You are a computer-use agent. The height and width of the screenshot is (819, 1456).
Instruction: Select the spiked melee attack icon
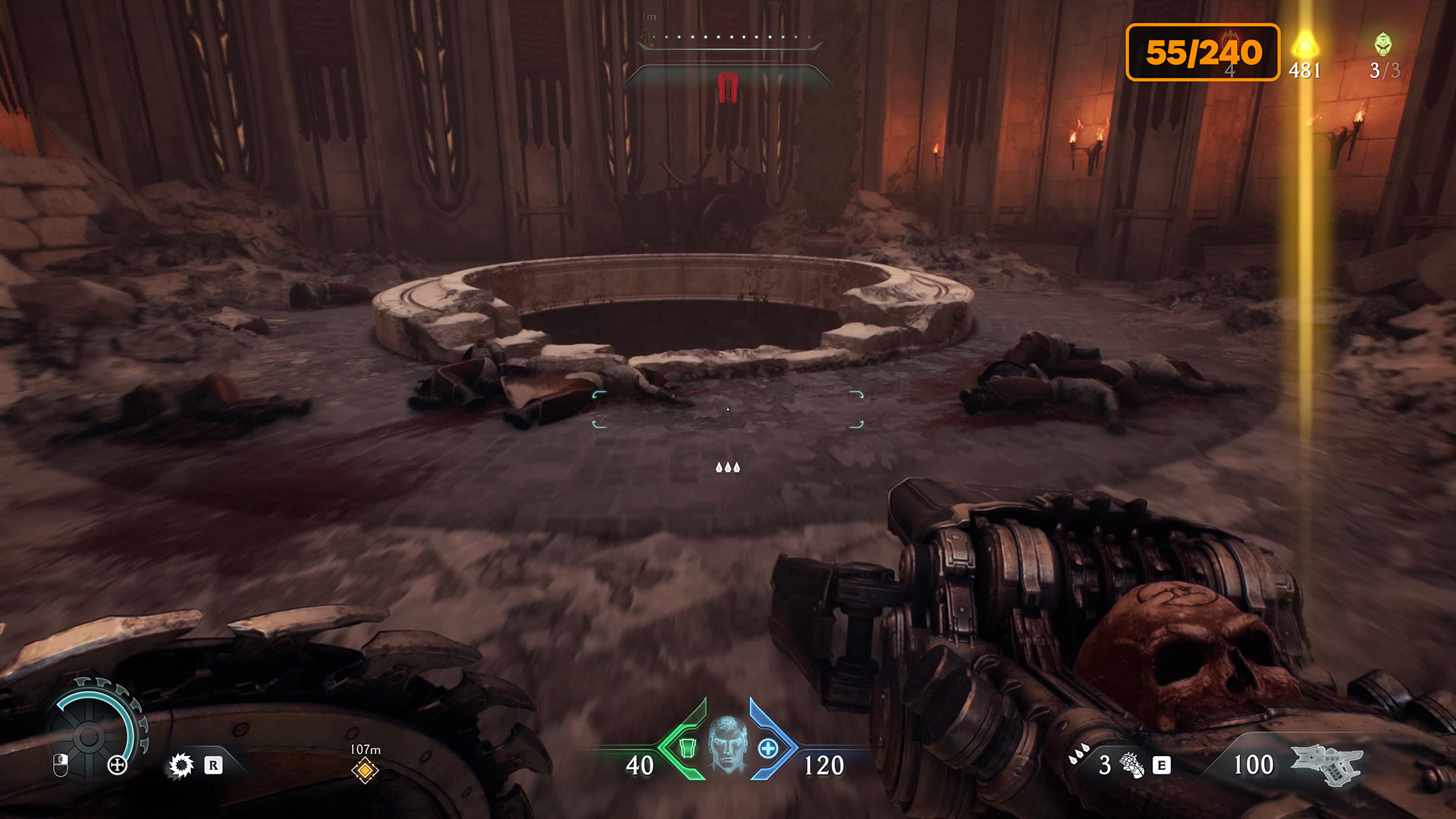click(181, 765)
